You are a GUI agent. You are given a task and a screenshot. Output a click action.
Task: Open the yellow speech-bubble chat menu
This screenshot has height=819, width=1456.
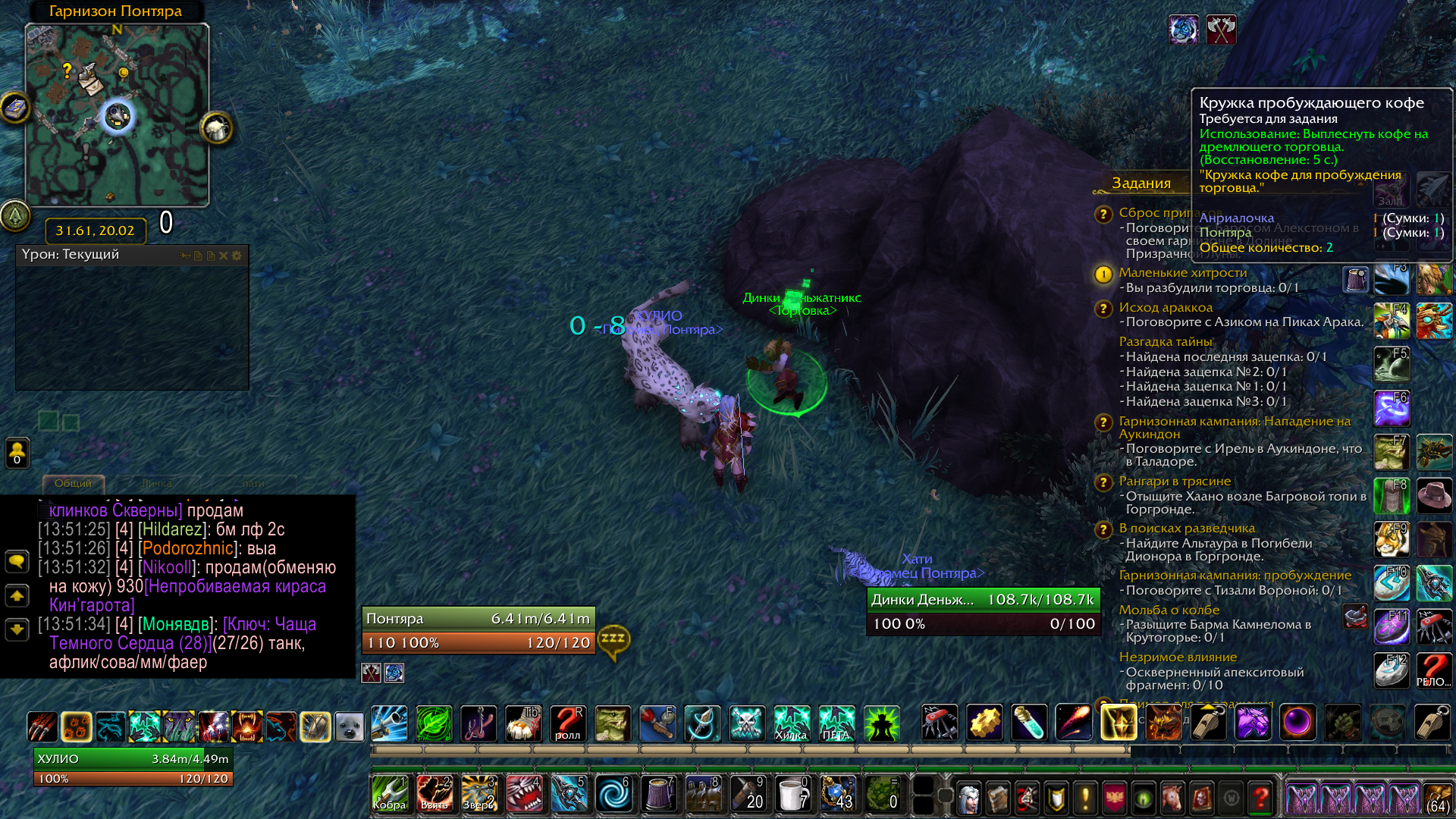click(17, 561)
